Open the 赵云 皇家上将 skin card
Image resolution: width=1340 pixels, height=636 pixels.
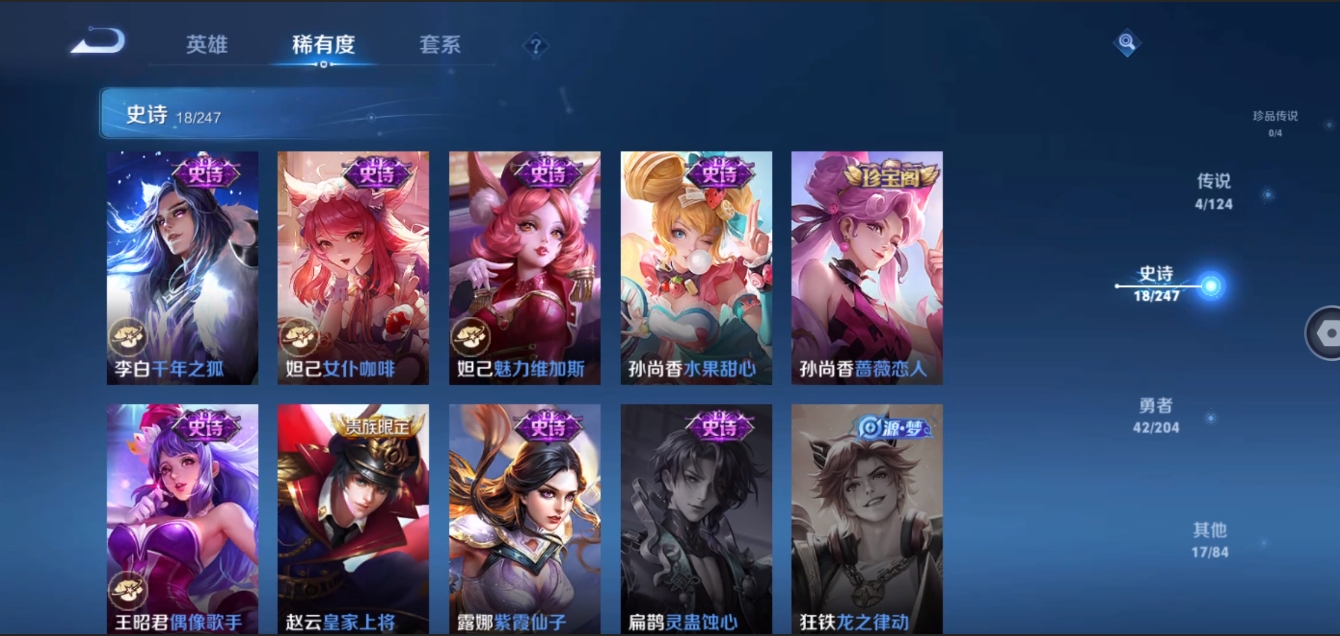click(x=353, y=518)
